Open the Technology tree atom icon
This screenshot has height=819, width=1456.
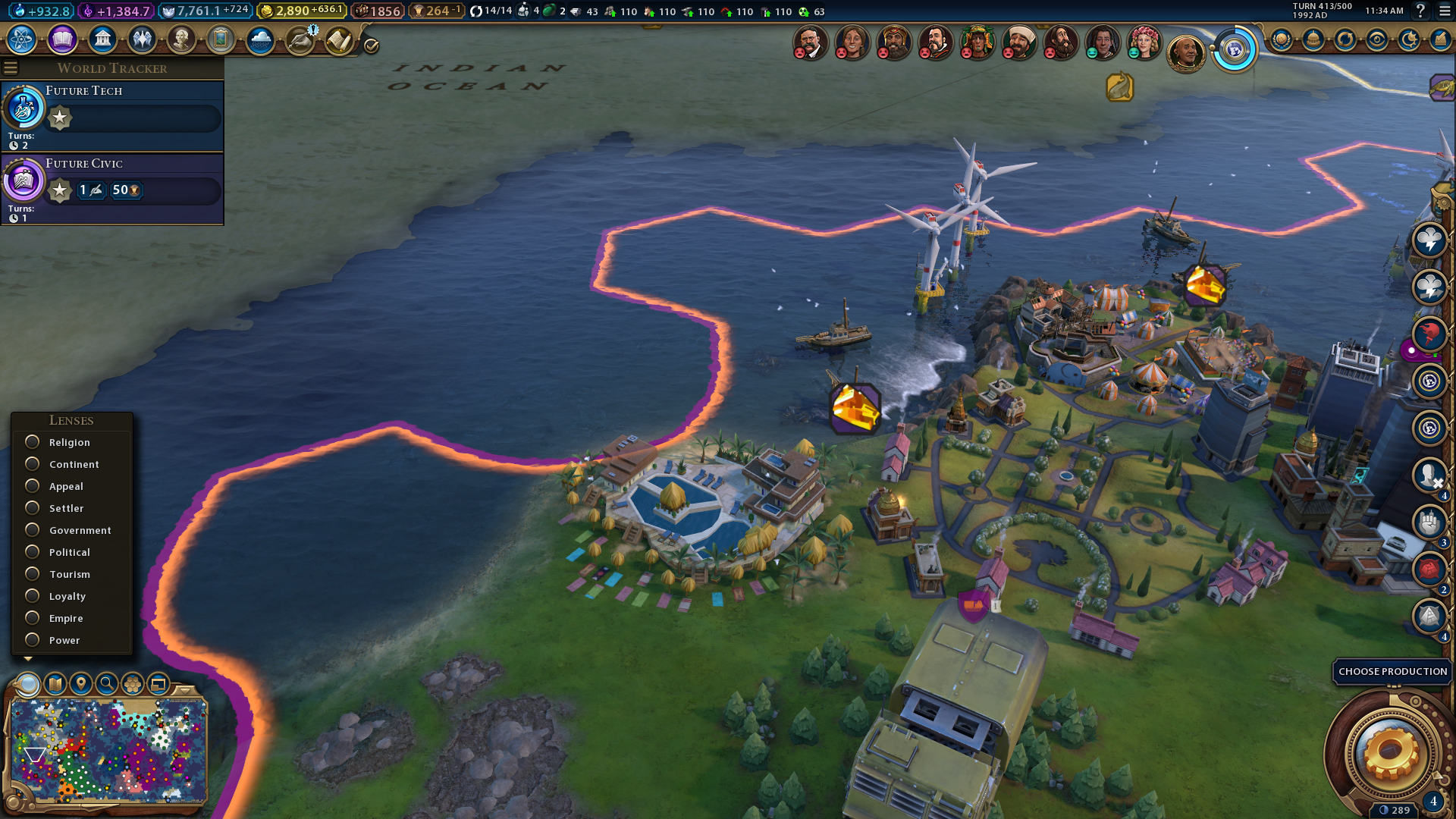22,39
